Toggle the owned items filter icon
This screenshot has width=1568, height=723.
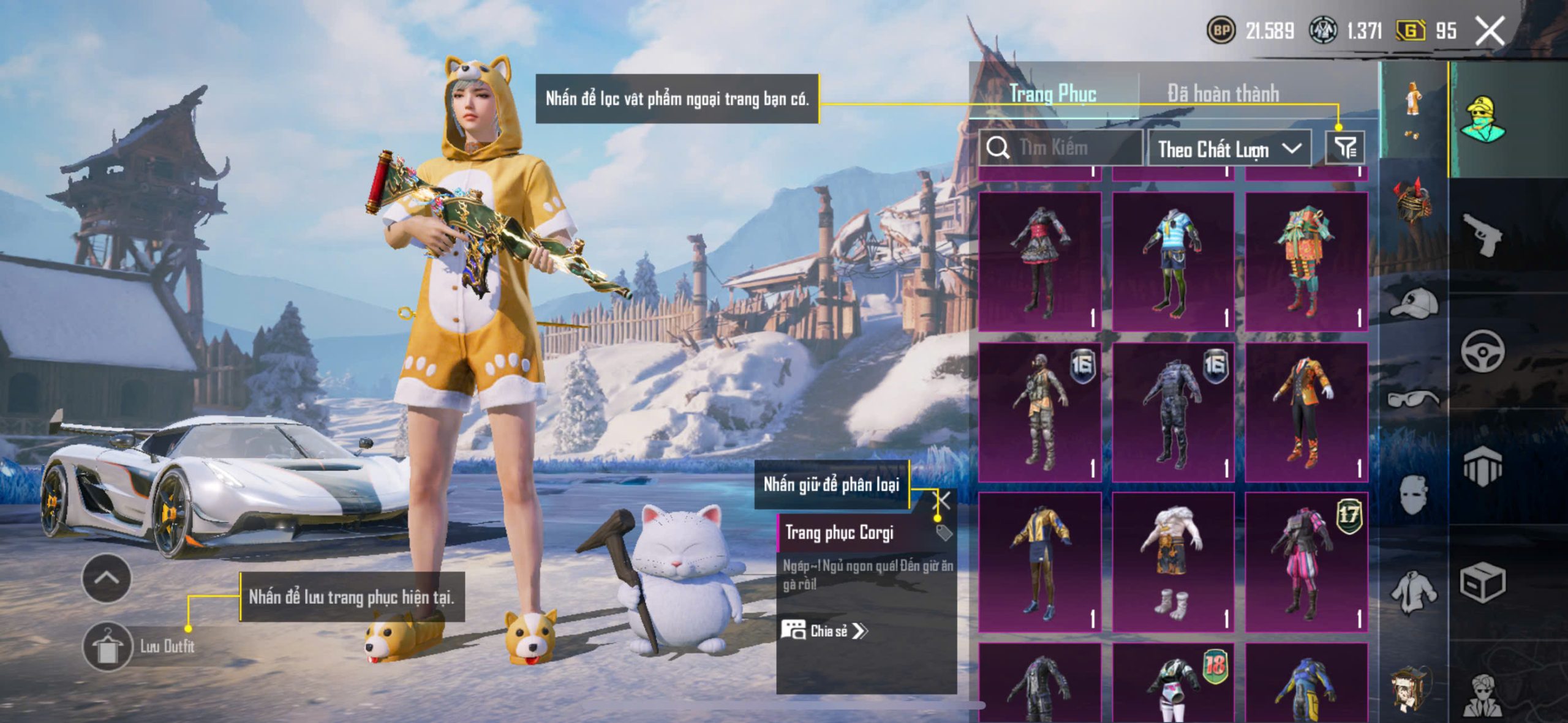1345,148
